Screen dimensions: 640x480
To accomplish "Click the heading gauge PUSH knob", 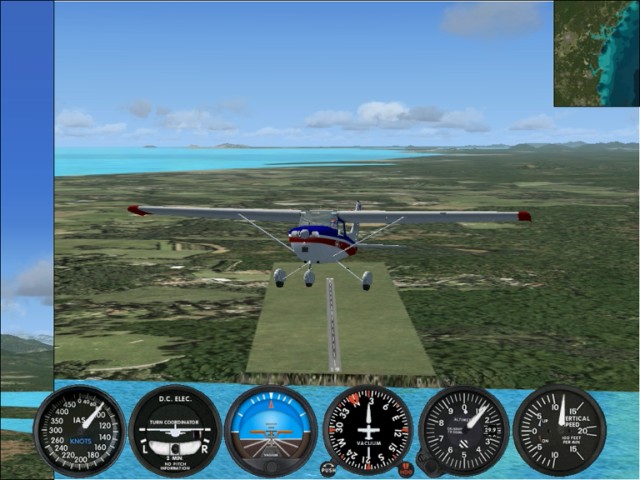I will pos(328,468).
